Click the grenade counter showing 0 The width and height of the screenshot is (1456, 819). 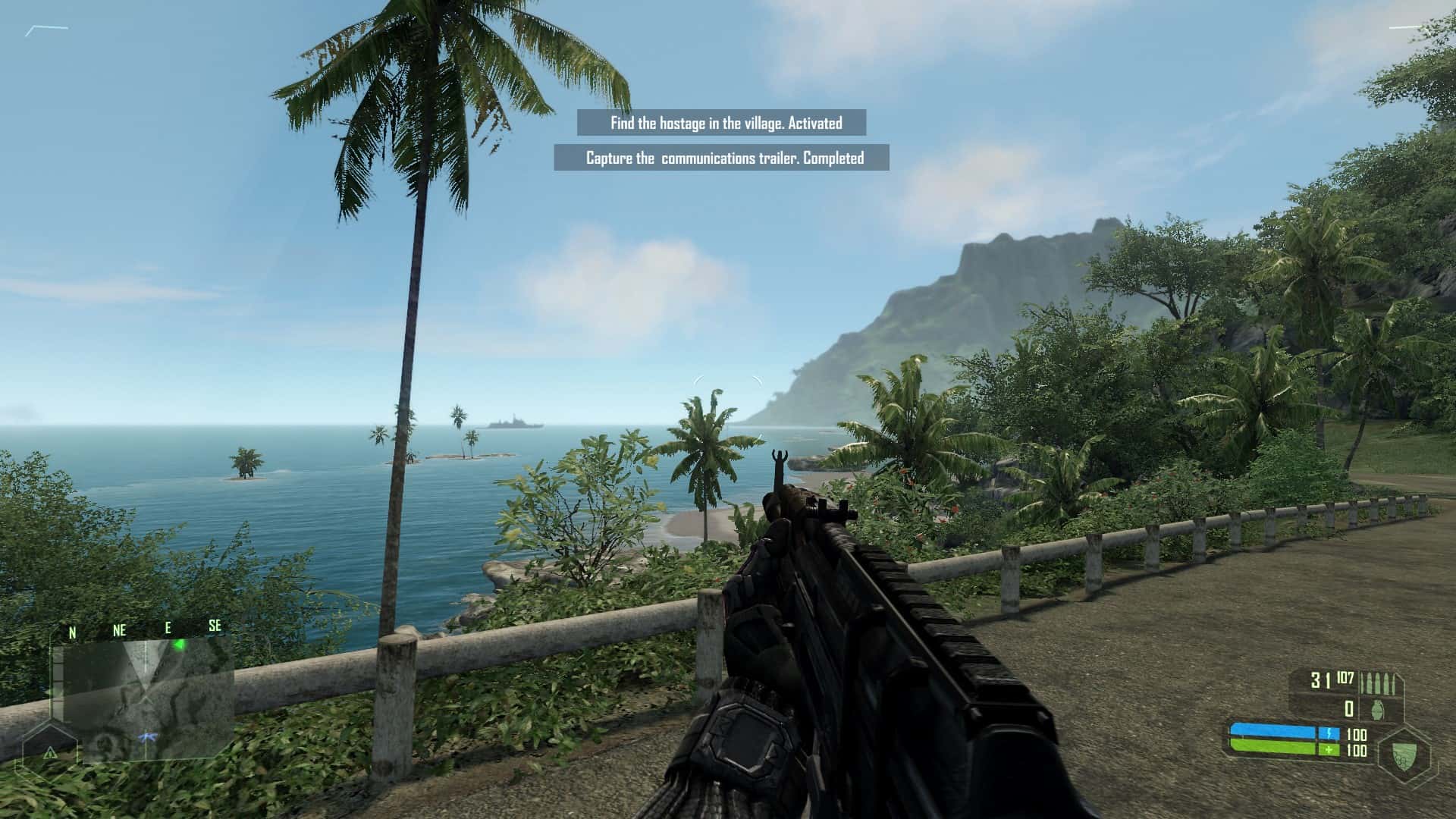1349,709
